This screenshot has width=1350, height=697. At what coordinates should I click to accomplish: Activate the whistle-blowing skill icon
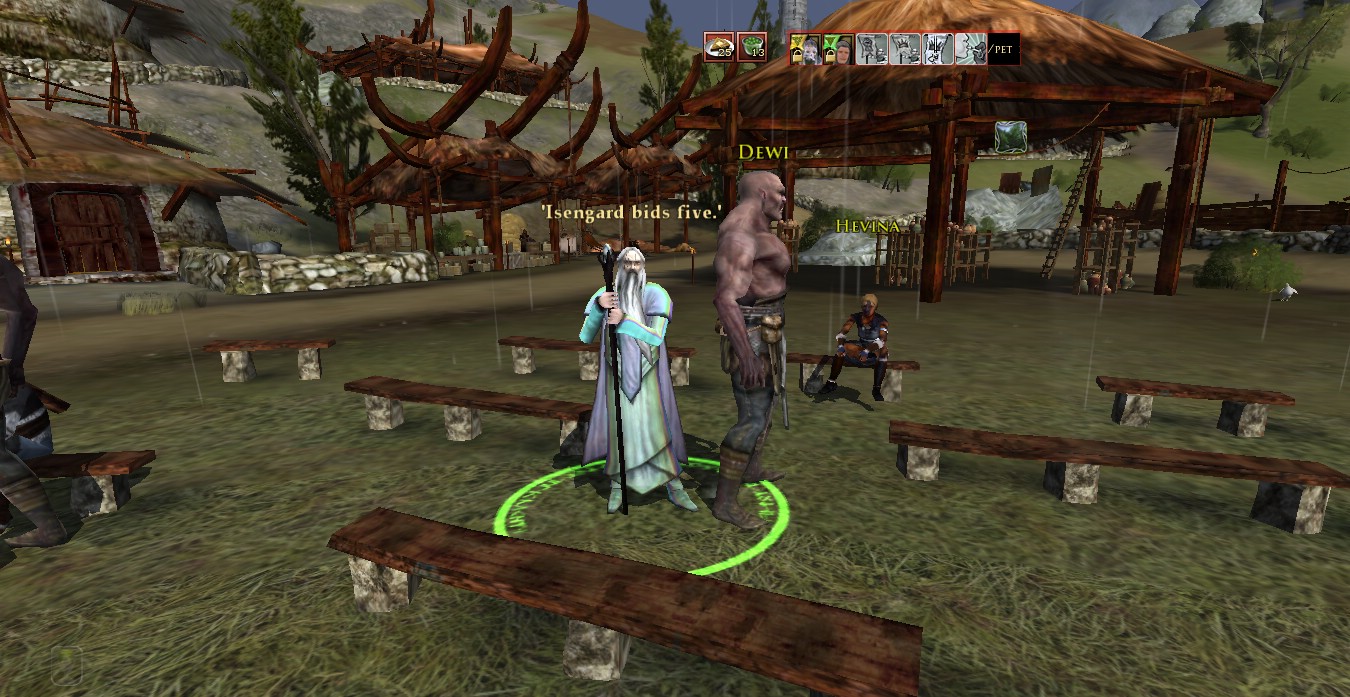(x=970, y=48)
